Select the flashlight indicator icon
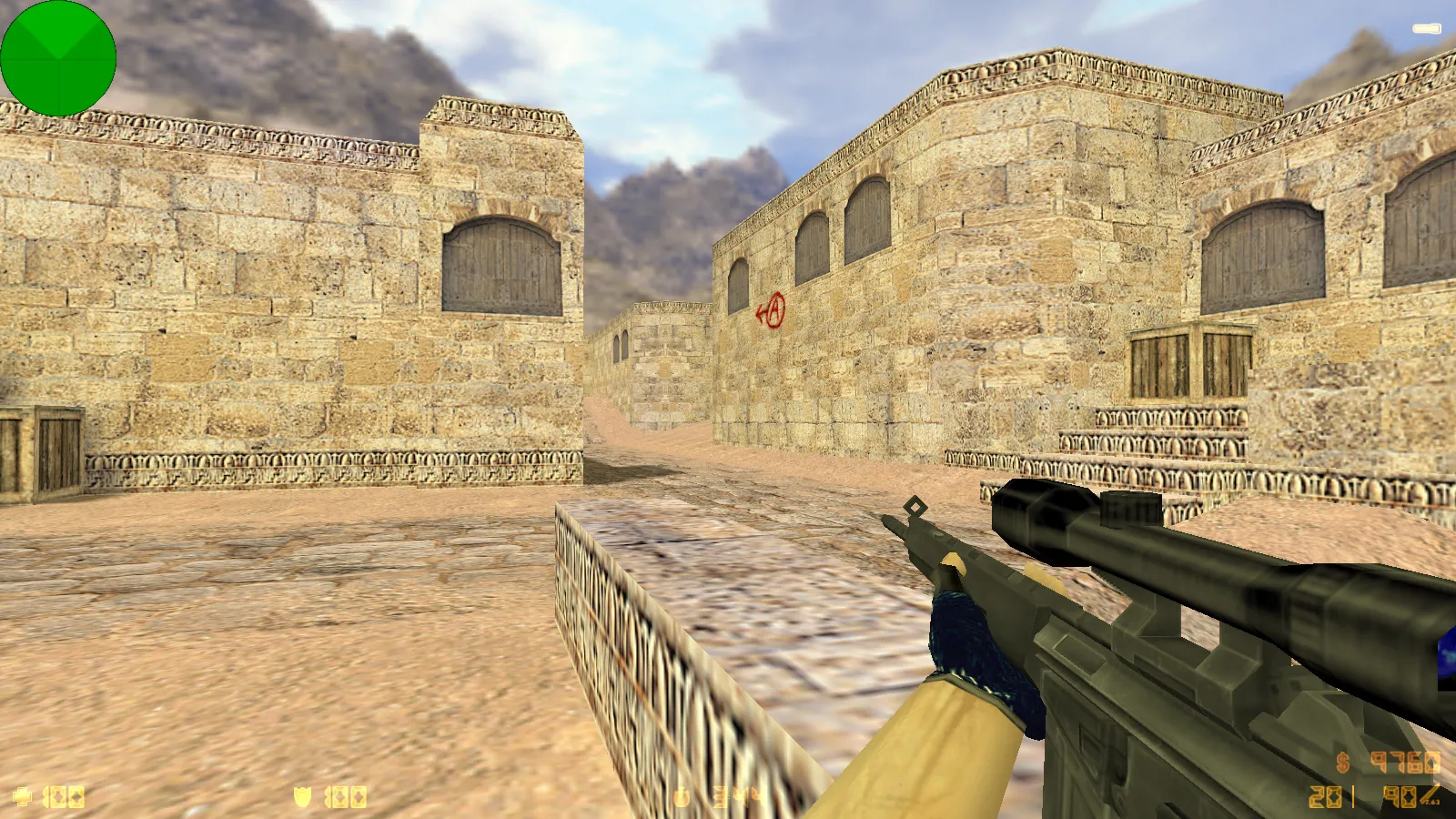1456x819 pixels. pyautogui.click(x=1426, y=29)
